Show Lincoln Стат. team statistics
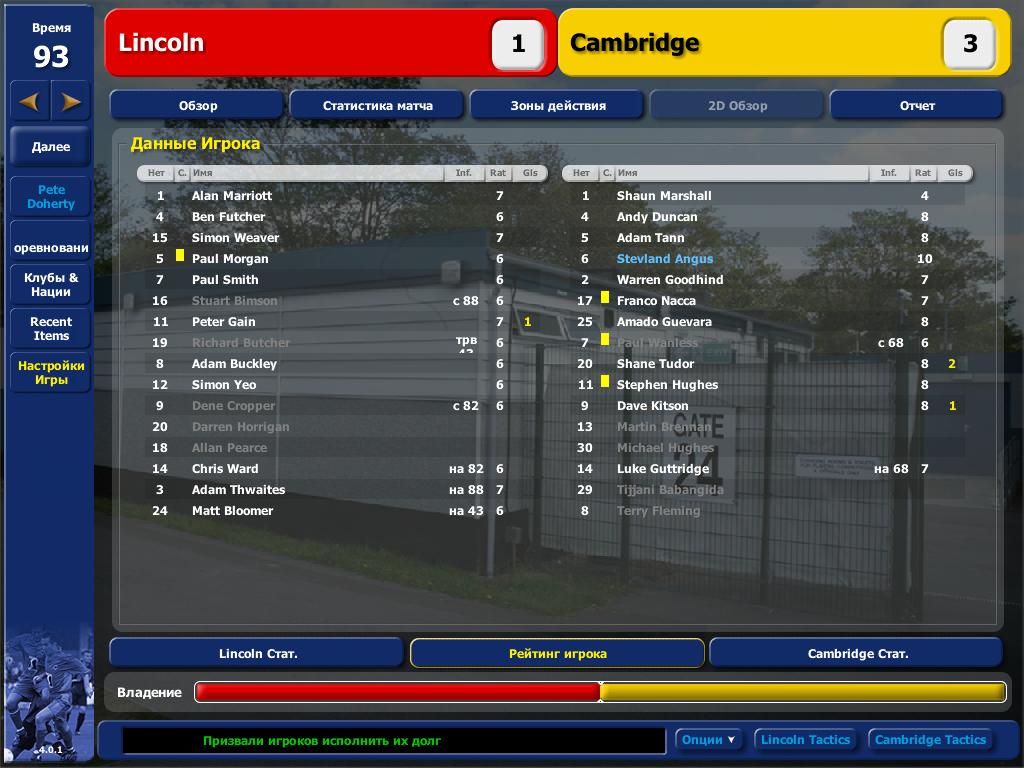This screenshot has width=1024, height=768. pyautogui.click(x=257, y=653)
